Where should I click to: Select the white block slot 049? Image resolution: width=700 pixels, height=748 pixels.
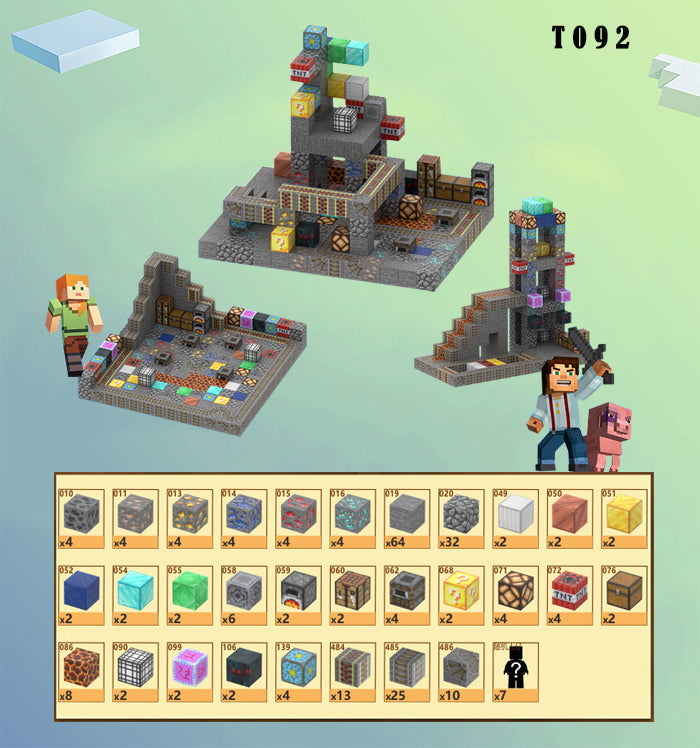pyautogui.click(x=514, y=515)
